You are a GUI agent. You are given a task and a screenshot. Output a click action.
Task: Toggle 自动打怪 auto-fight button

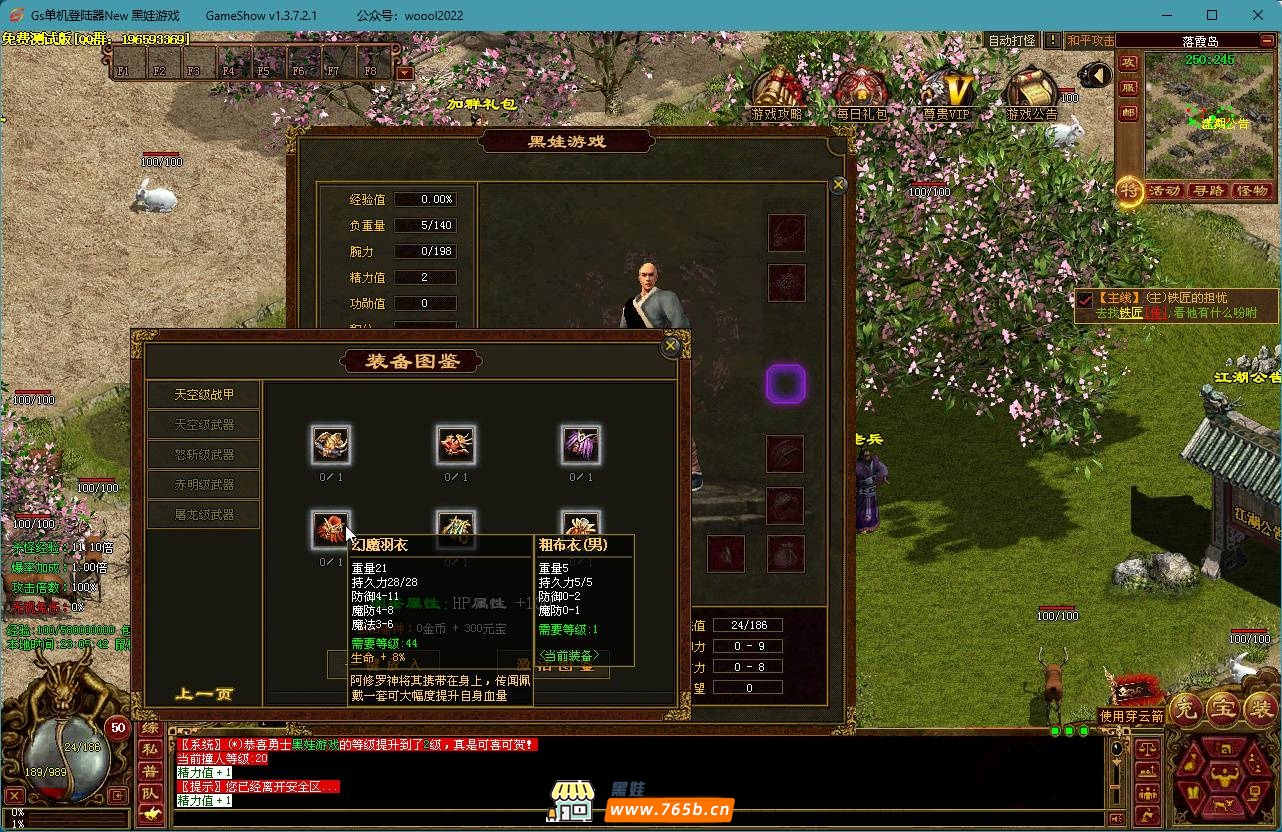pos(1011,41)
